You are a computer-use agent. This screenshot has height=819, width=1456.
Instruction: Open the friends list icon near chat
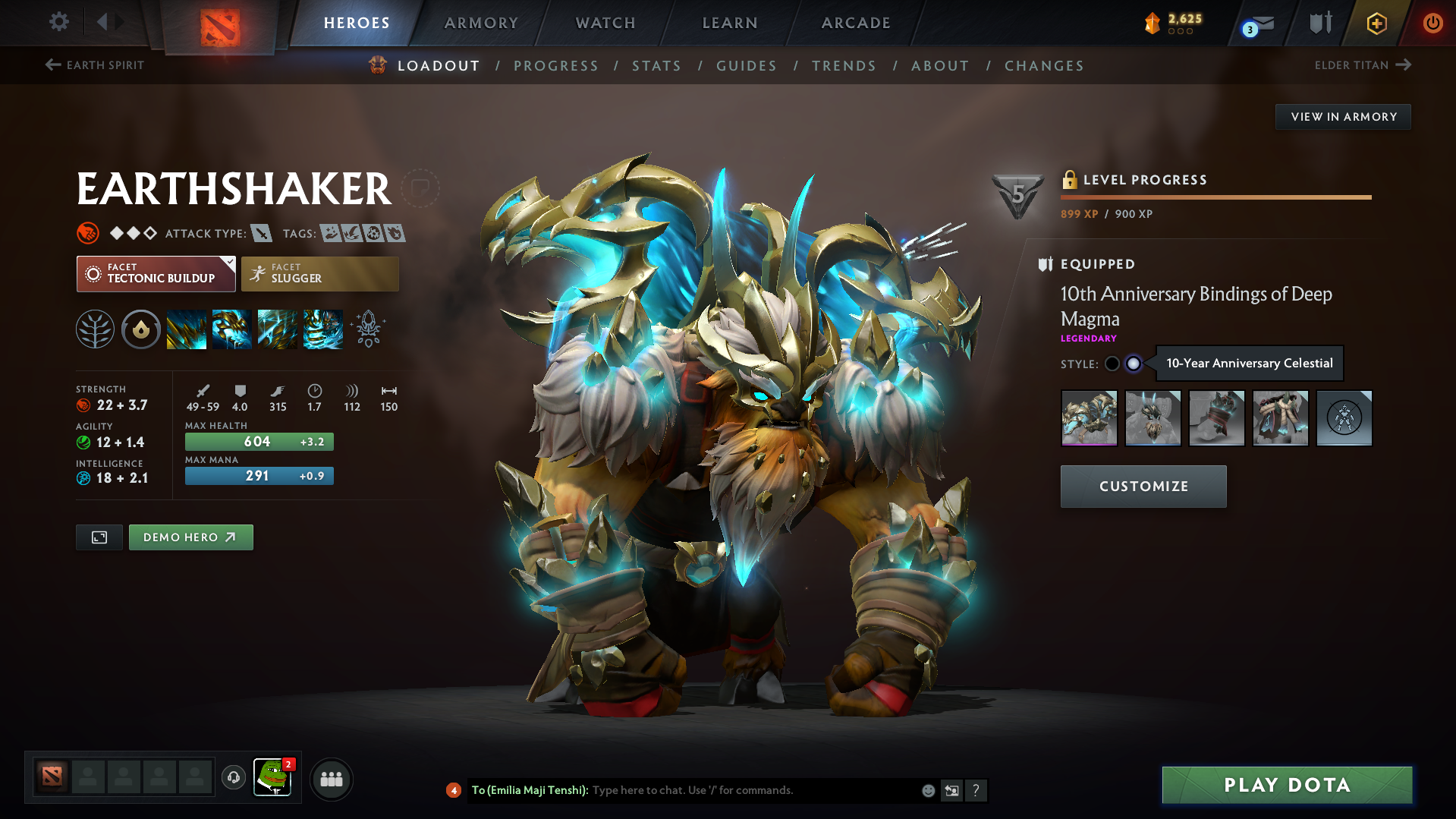(x=332, y=779)
